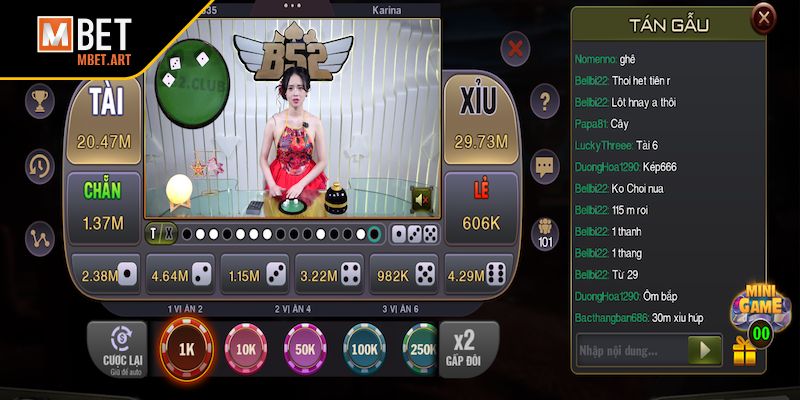This screenshot has height=400, width=800.
Task: Bet on the single-dot dice face
Action: point(106,274)
